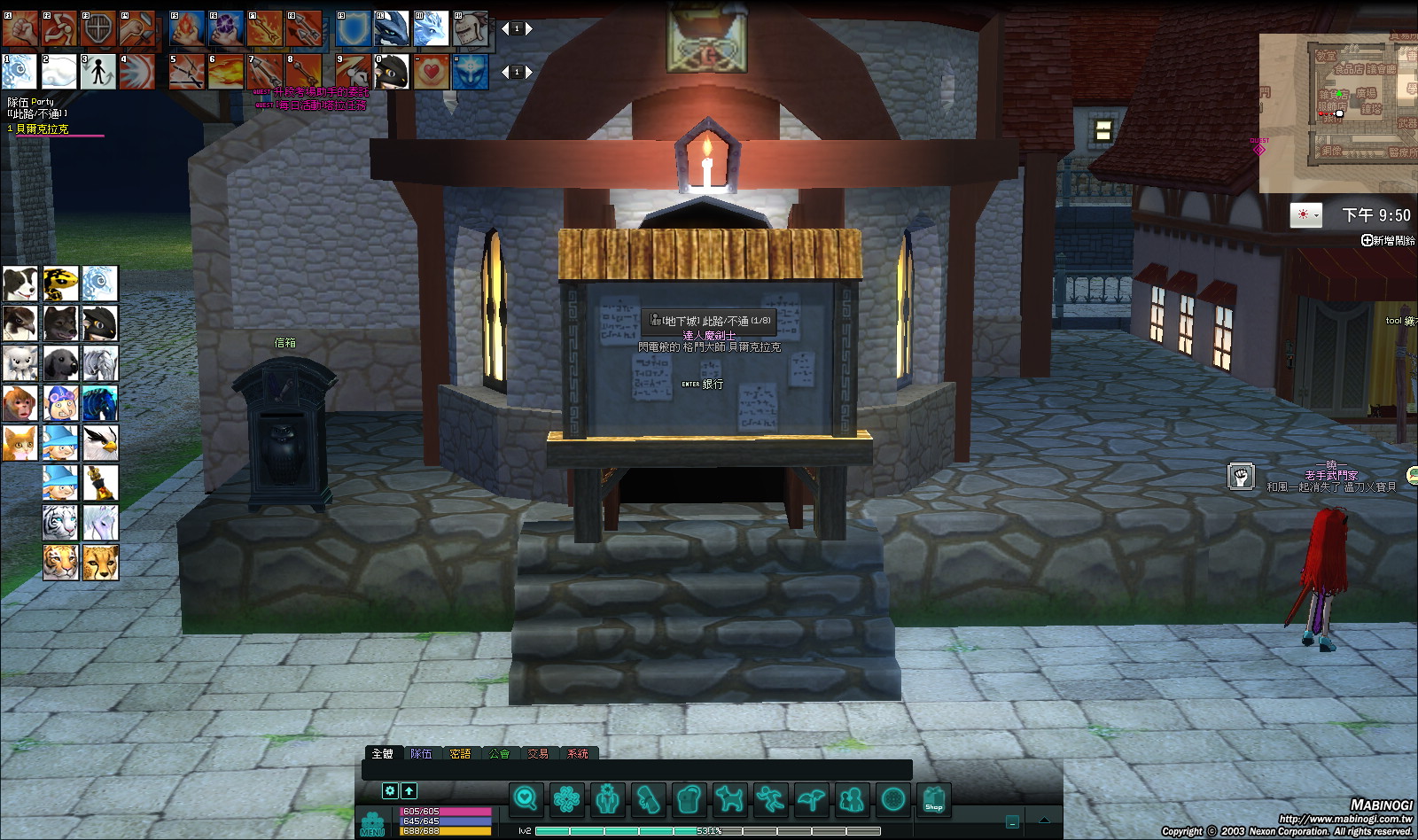Open the 每日活動塔拉任務 quest tracker entry

pyautogui.click(x=319, y=105)
